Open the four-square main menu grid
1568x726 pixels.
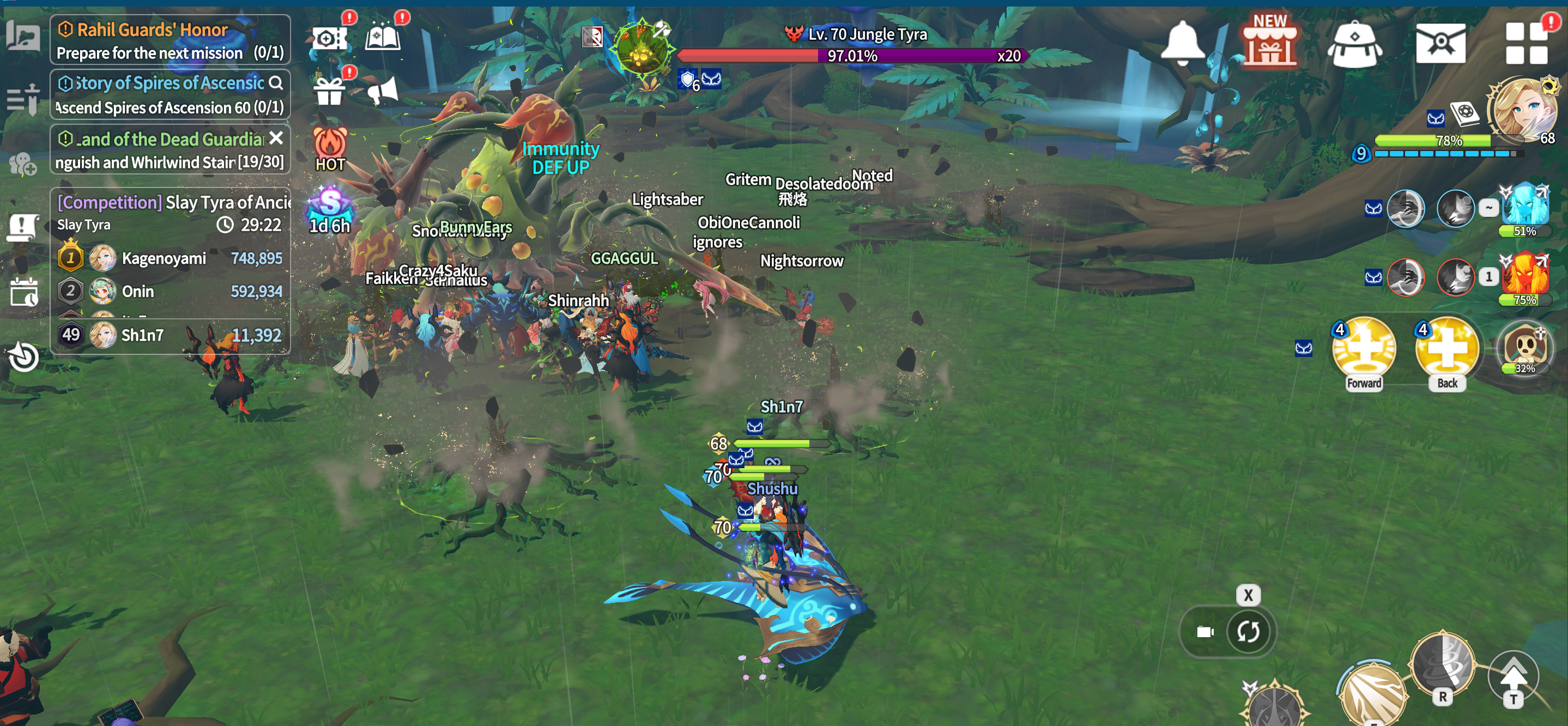point(1526,43)
